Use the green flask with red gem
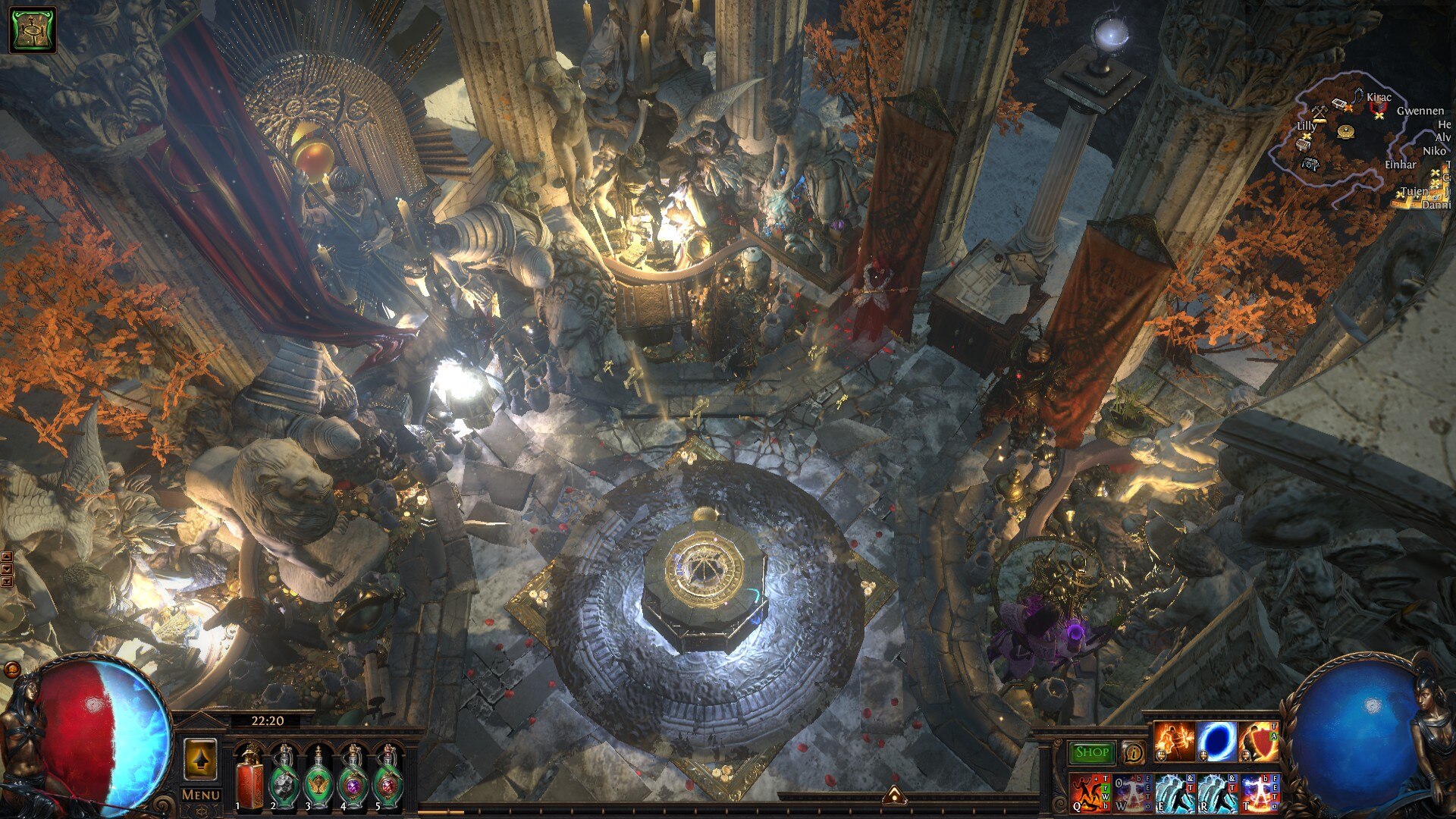Viewport: 1456px width, 819px height. pyautogui.click(x=388, y=778)
